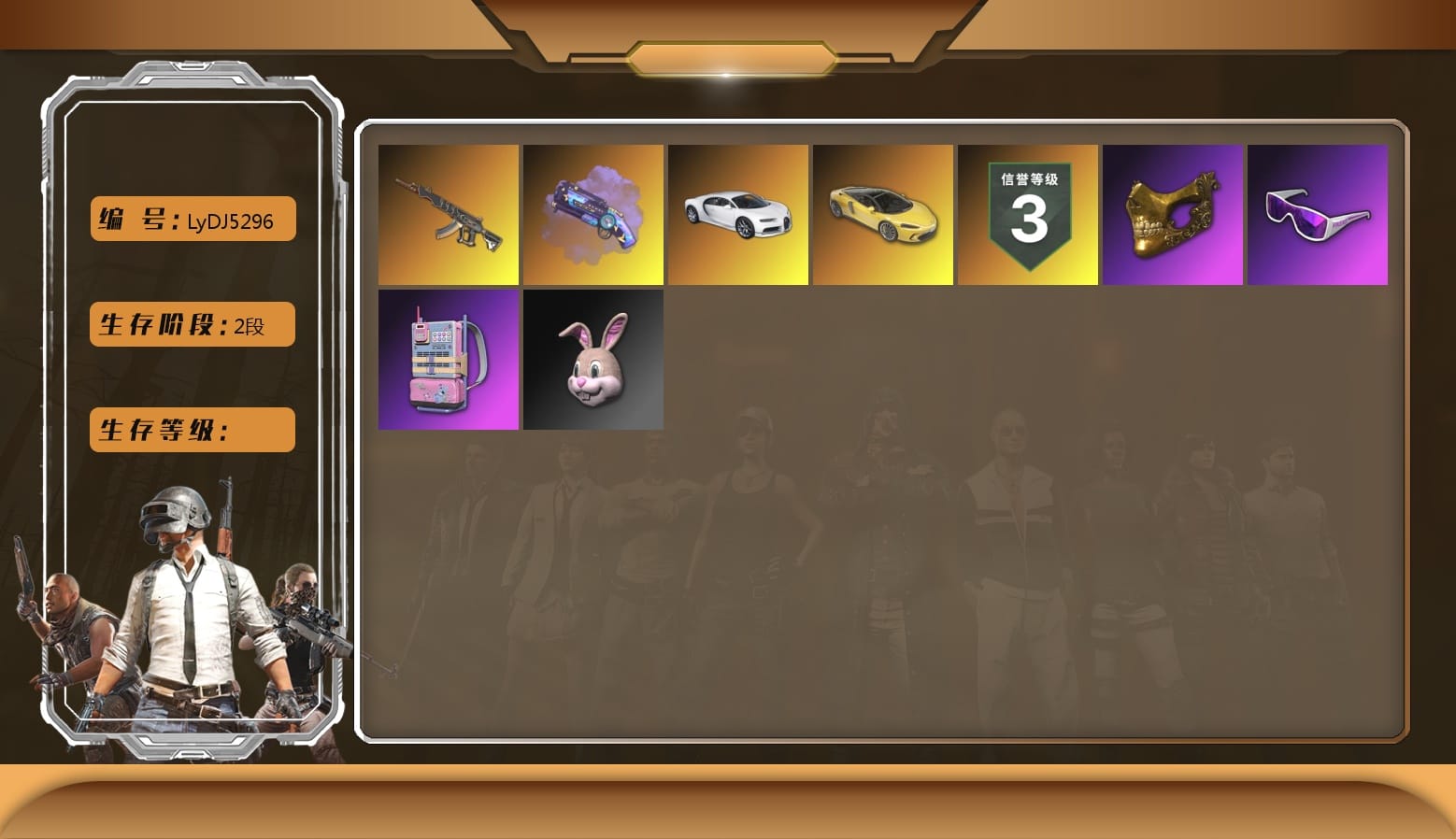Select the 生存阶段 2段 label
1456x839 pixels.
191,324
